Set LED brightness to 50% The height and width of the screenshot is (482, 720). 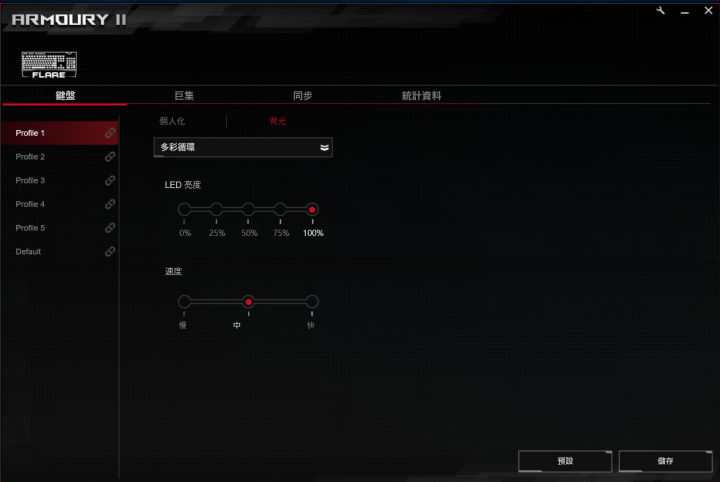[x=248, y=209]
